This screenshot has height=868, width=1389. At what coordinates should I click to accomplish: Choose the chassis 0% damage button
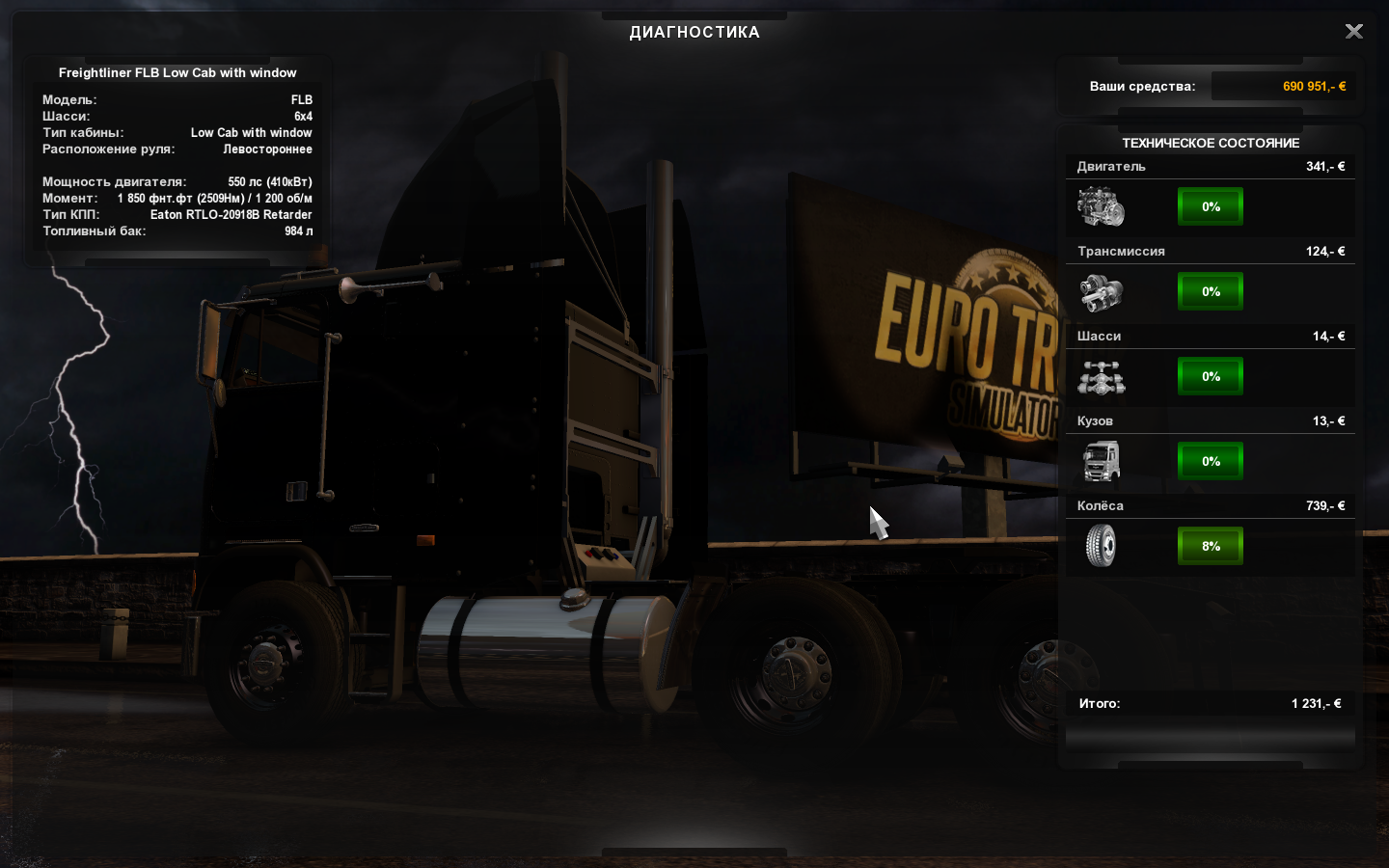1211,376
